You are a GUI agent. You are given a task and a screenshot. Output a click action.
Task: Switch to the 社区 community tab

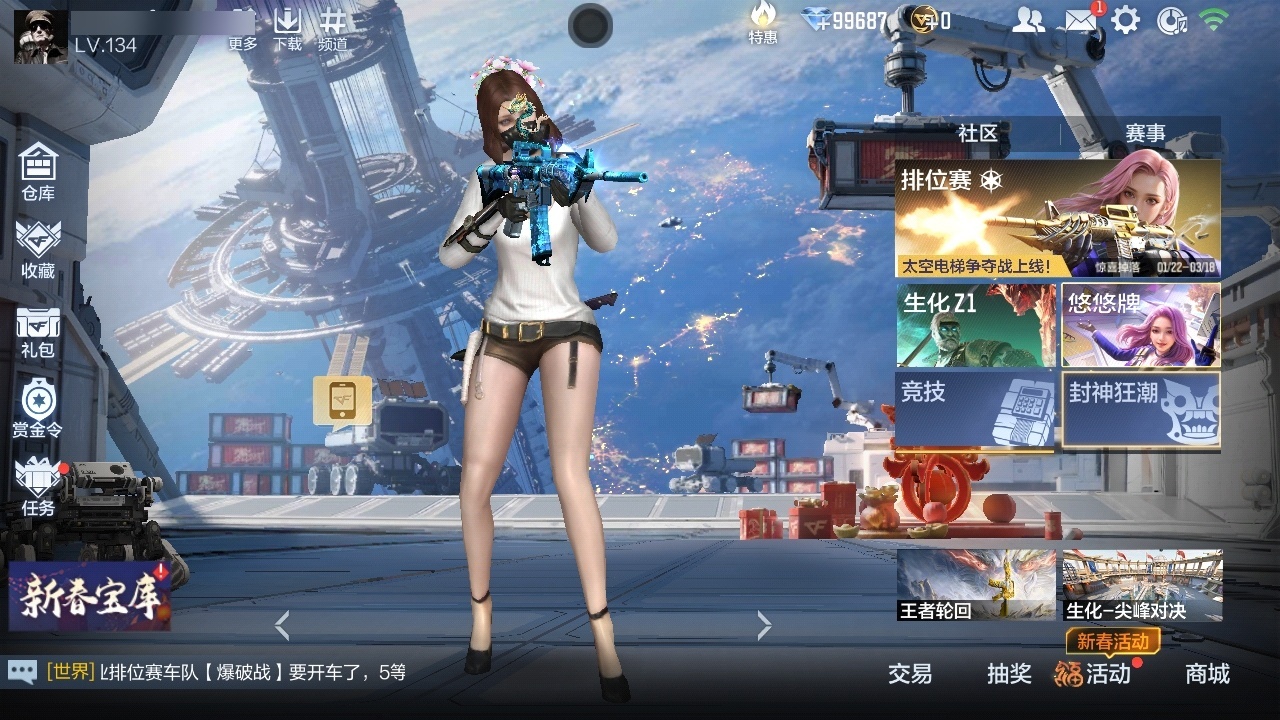pyautogui.click(x=978, y=133)
